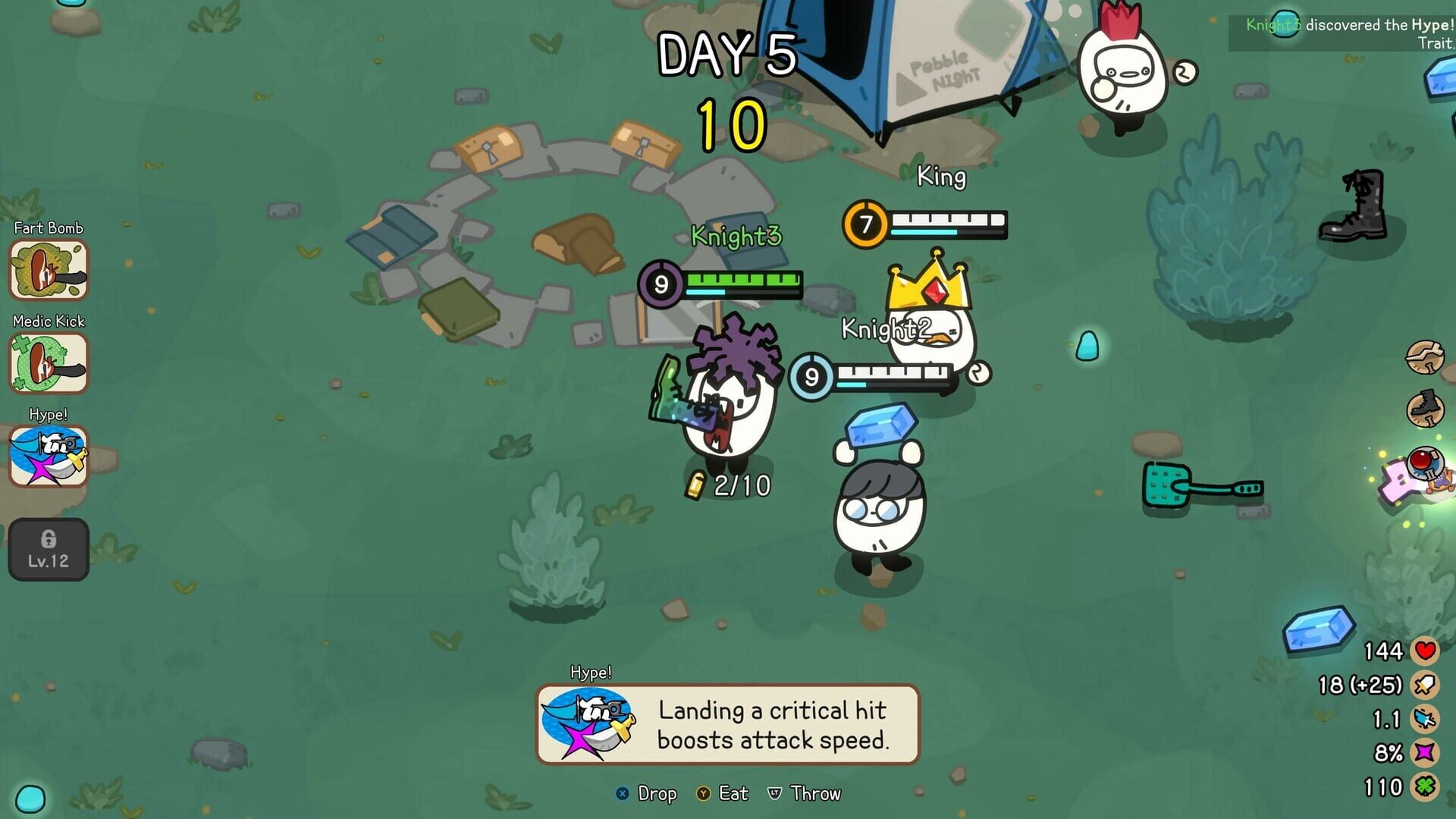This screenshot has width=1456, height=819.
Task: Select the Fart Bomb skill icon
Action: [47, 271]
